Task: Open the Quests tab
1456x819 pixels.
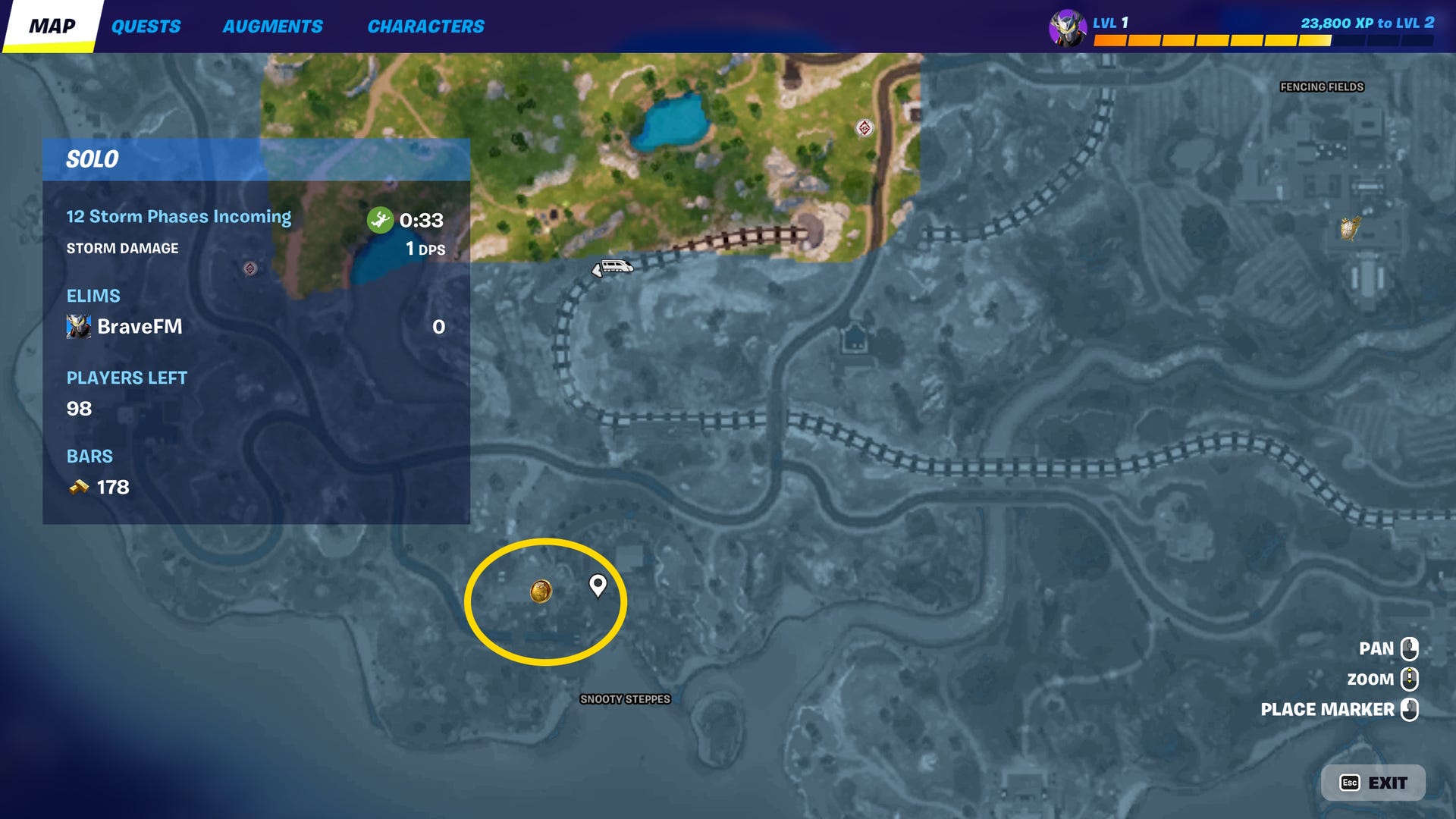Action: click(x=146, y=26)
